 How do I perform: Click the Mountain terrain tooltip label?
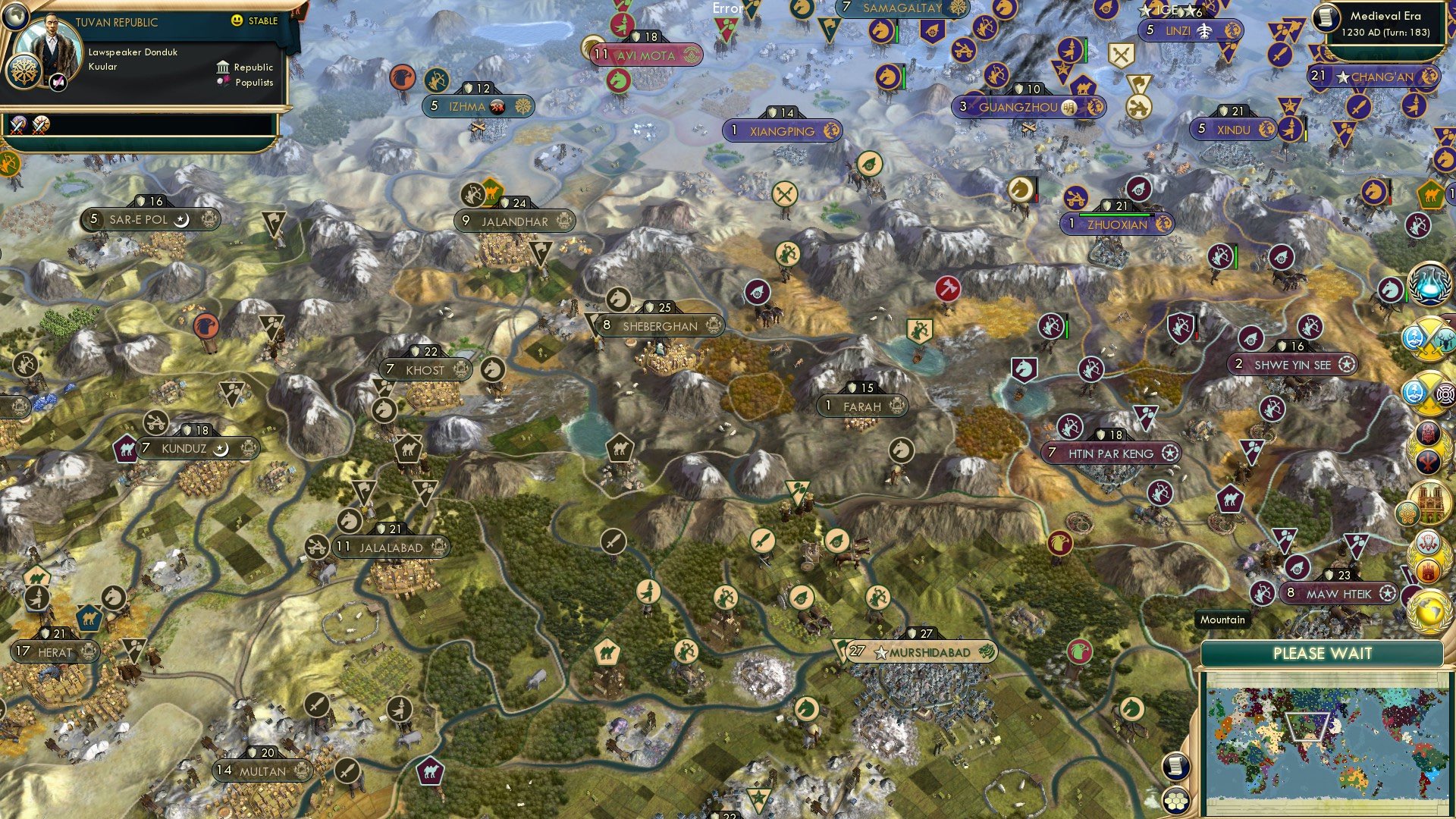tap(1222, 620)
